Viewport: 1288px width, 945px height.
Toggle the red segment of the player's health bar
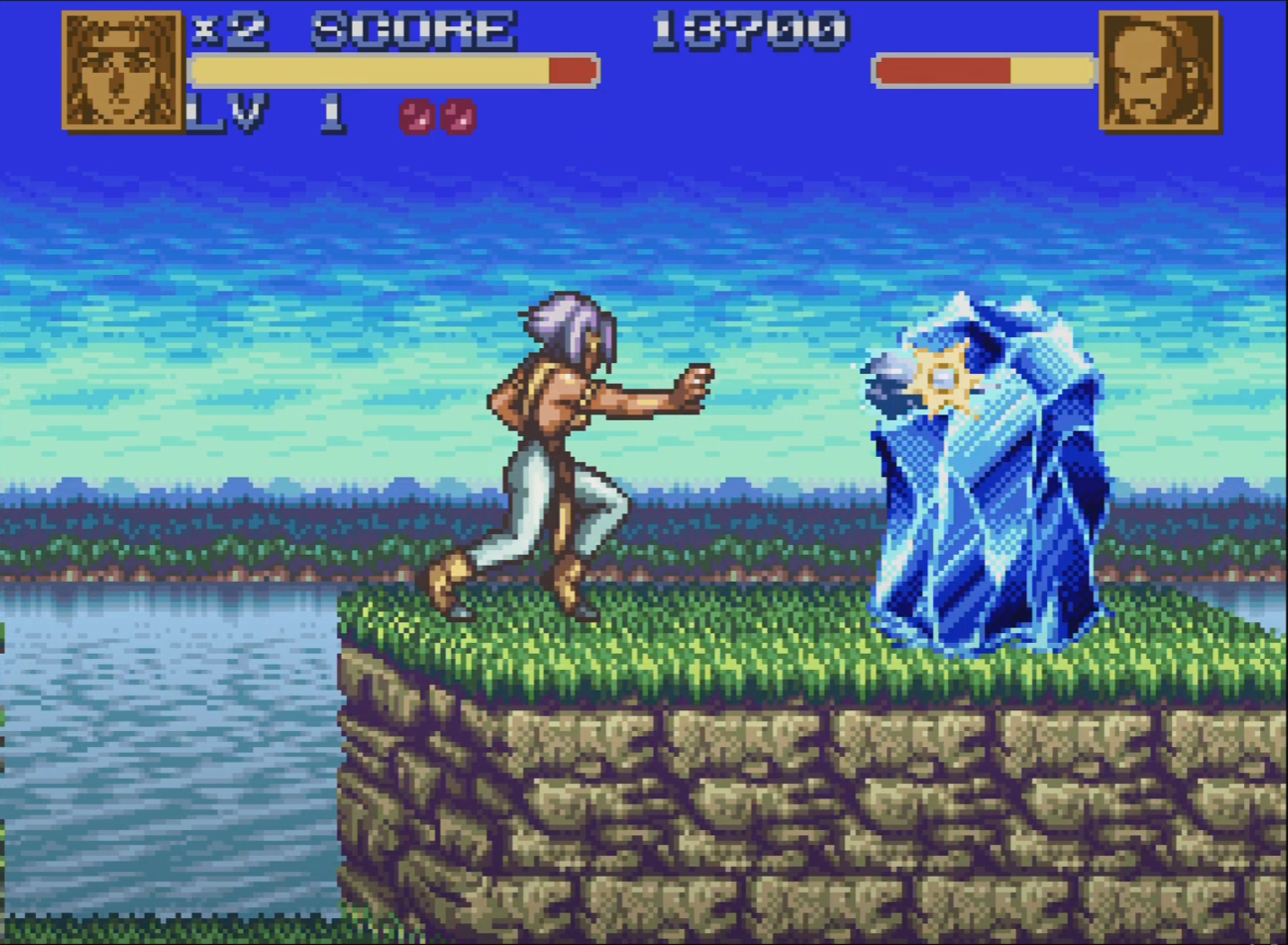click(570, 69)
